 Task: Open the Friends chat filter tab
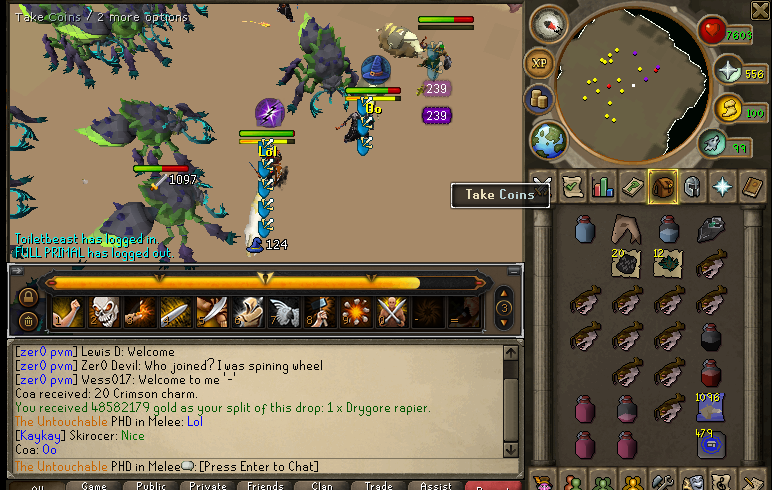[264, 485]
